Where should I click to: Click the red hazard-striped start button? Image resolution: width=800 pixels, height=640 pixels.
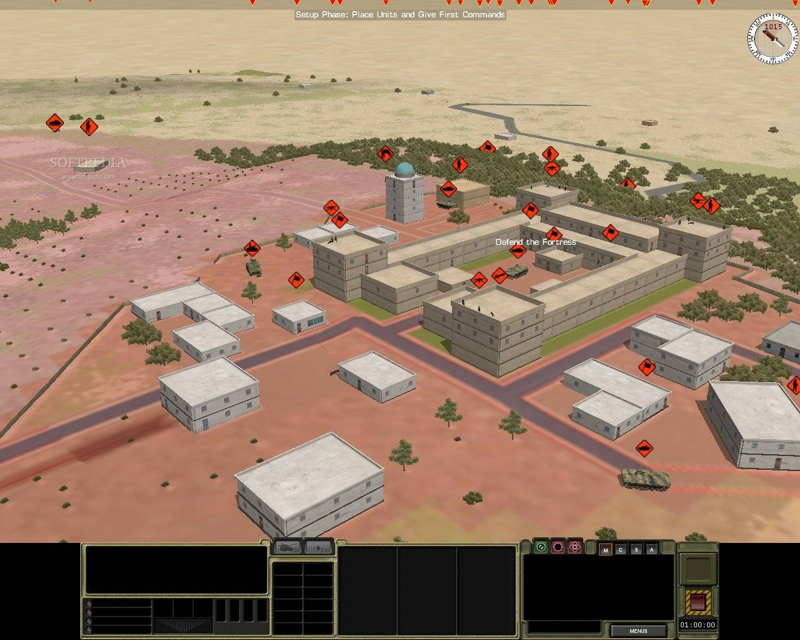pyautogui.click(x=696, y=602)
